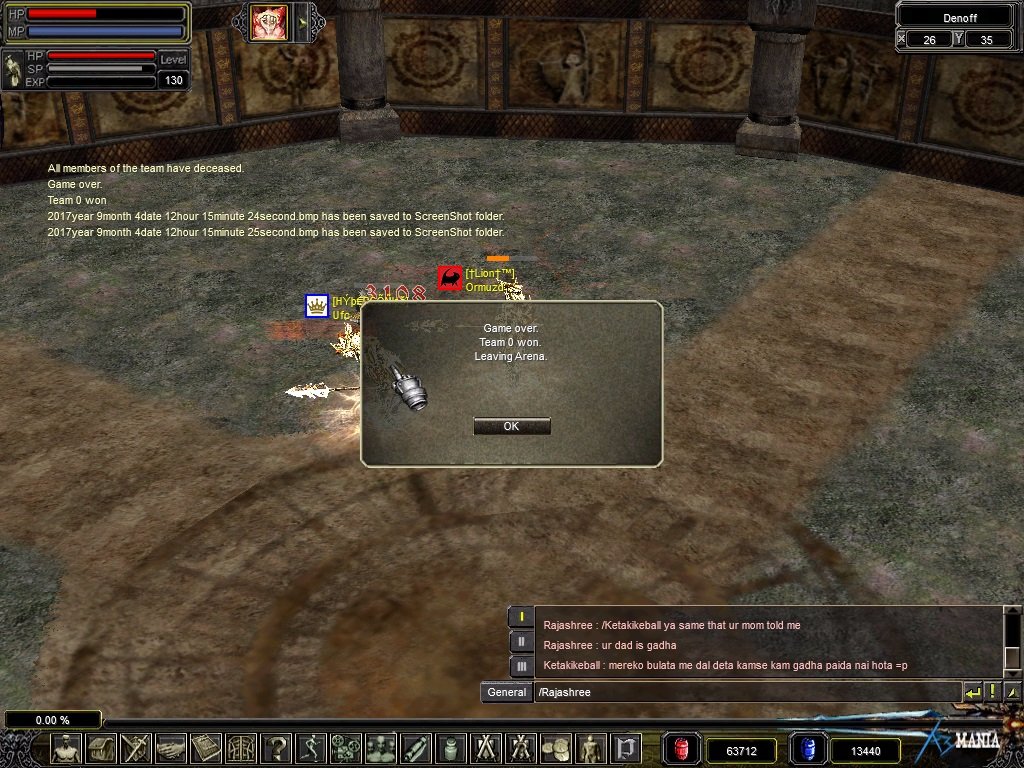Use the blue MP potion slot
This screenshot has width=1024, height=768.
pos(808,749)
